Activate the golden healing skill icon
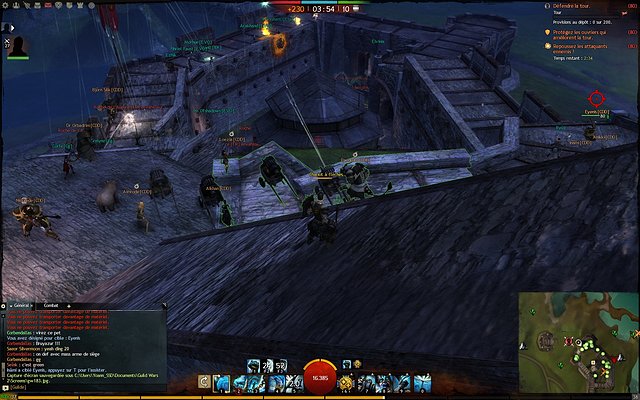 pyautogui.click(x=346, y=382)
